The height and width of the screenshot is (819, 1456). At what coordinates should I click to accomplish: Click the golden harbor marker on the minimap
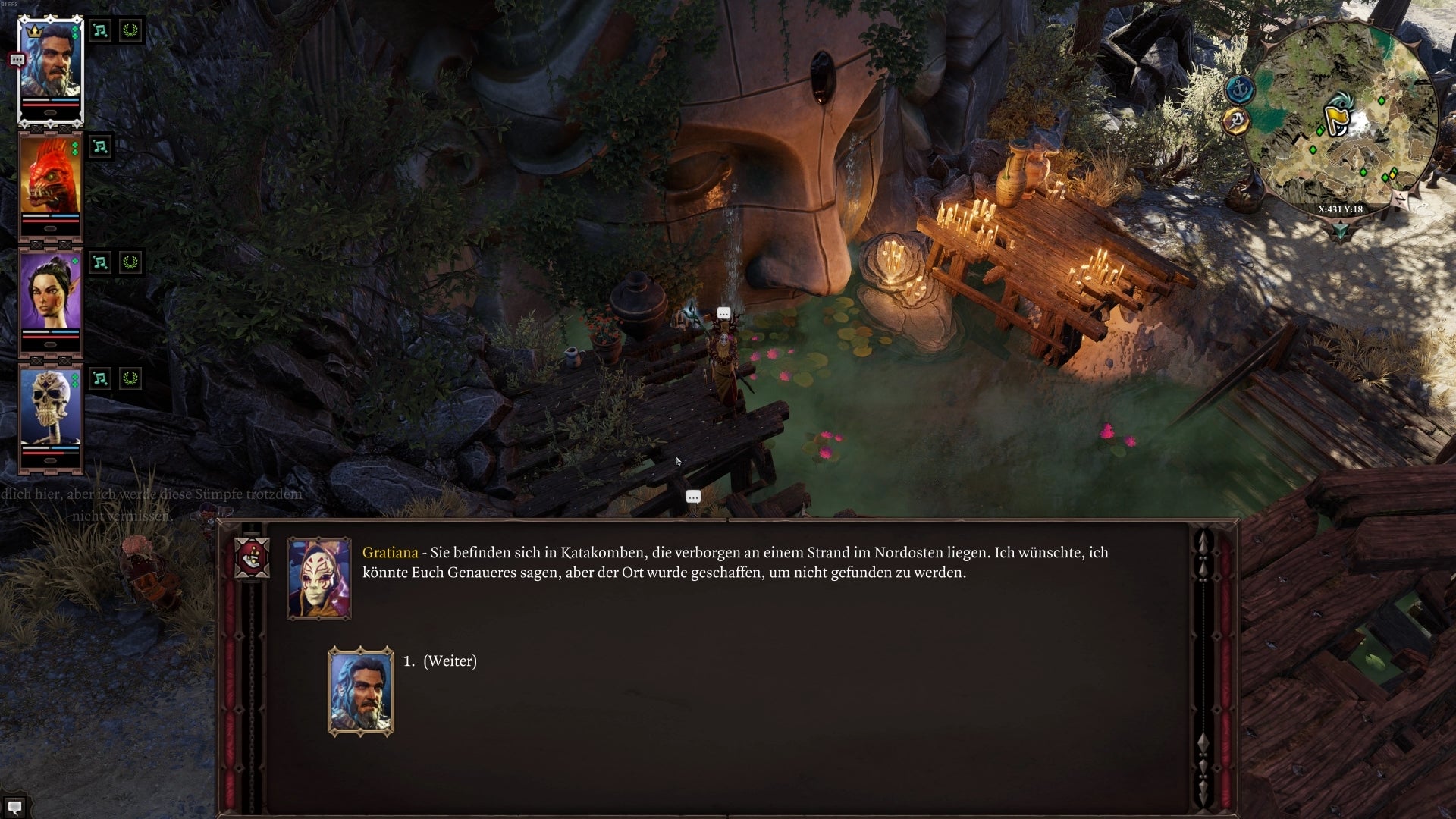pos(1235,118)
